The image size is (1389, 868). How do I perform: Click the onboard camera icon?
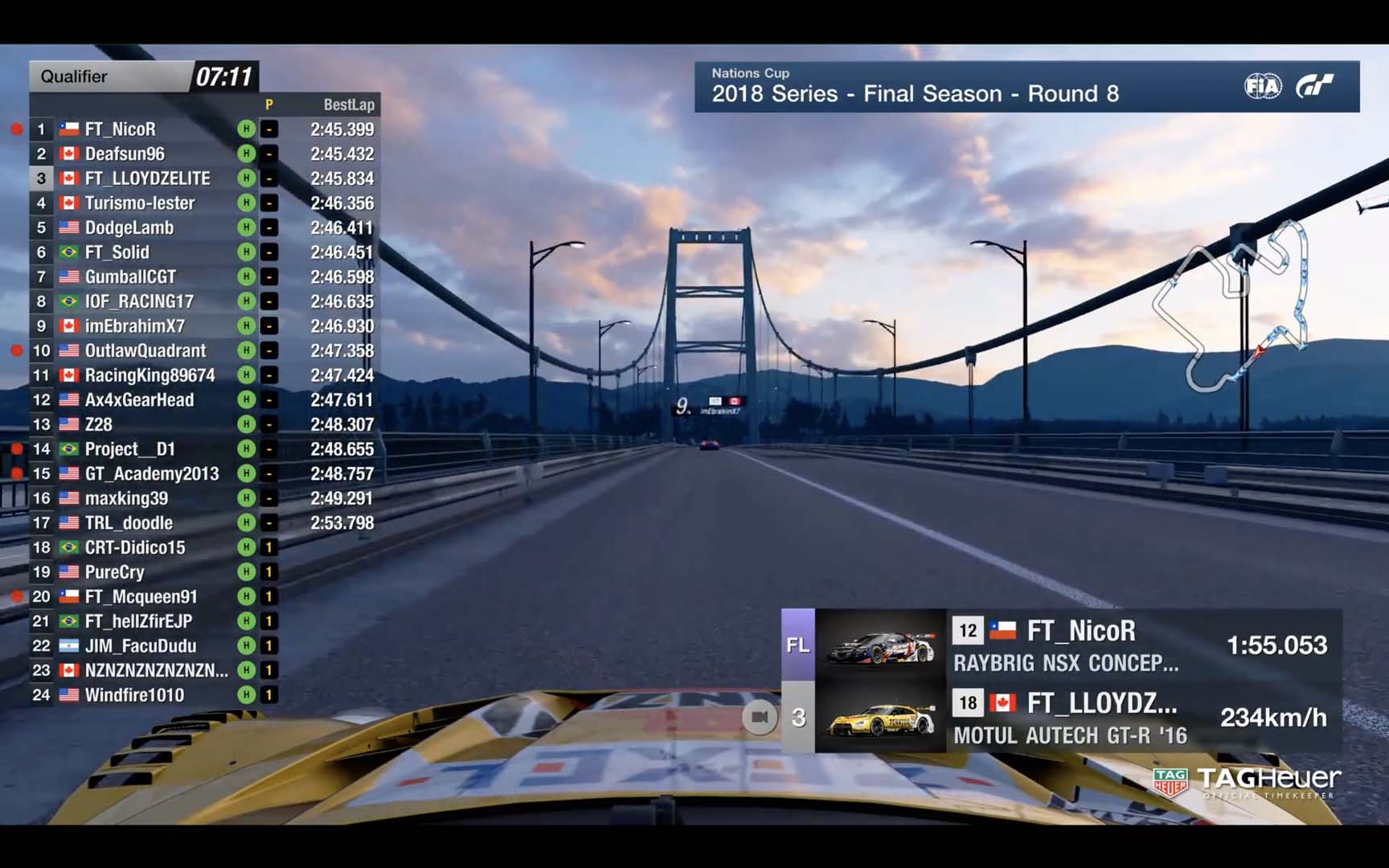(x=759, y=717)
